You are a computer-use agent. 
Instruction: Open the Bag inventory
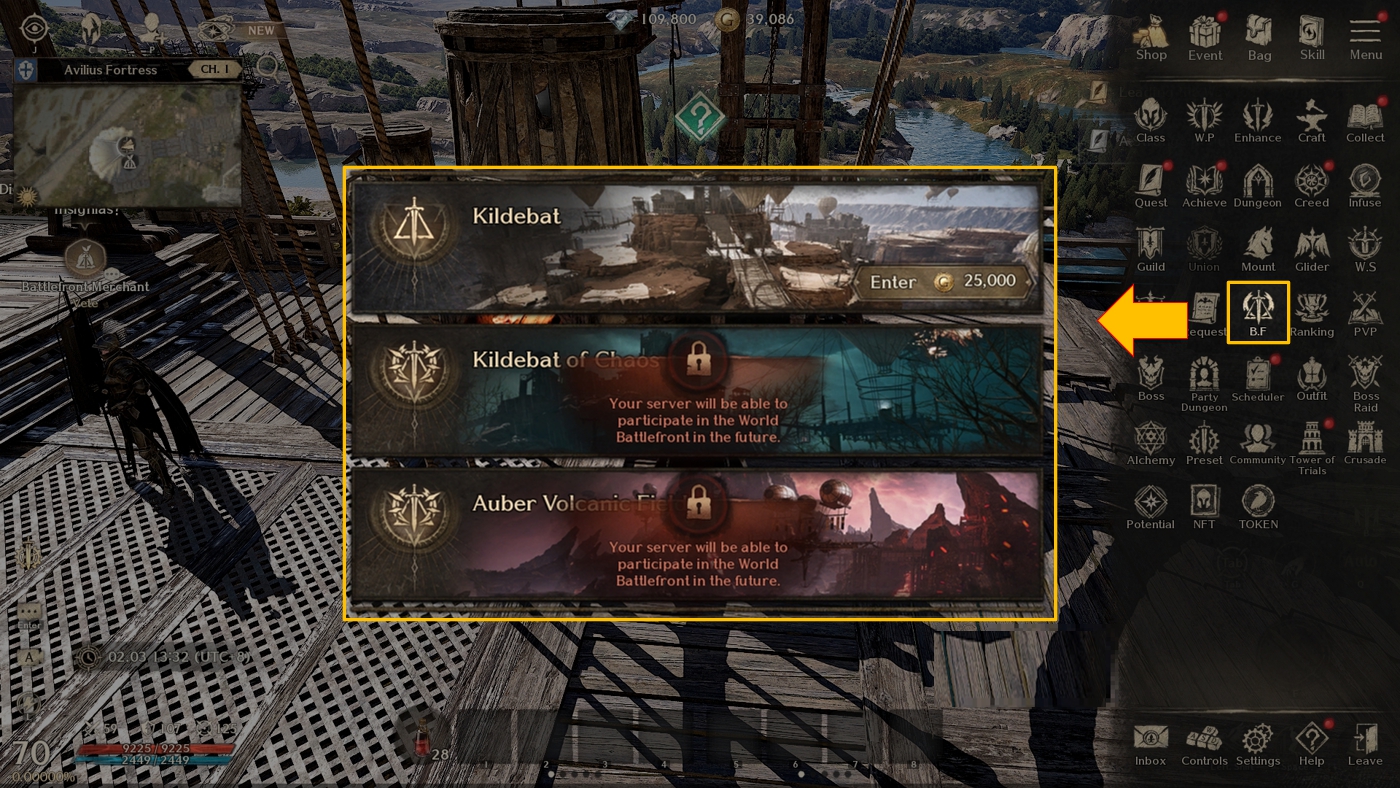(1259, 37)
